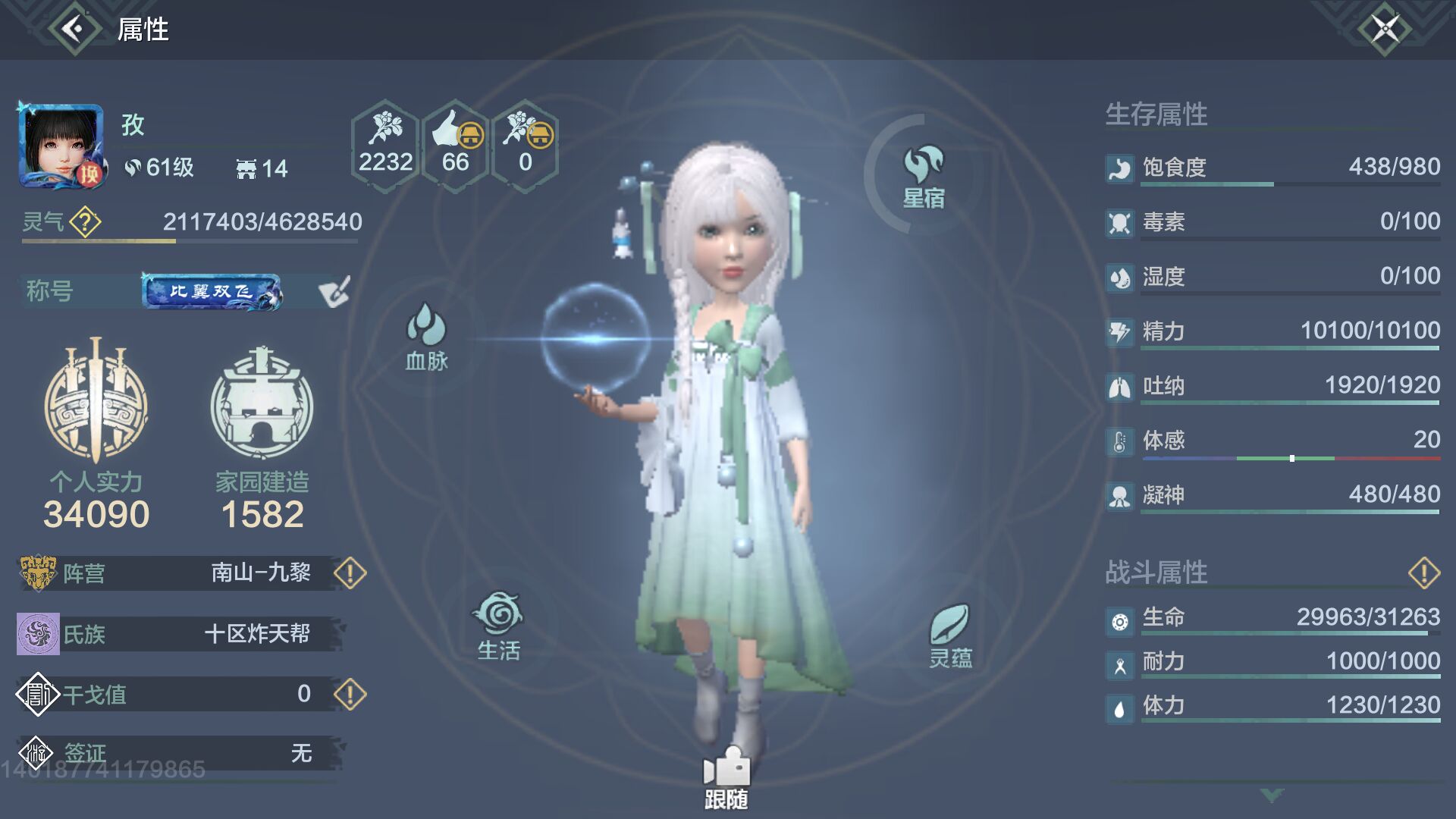Show info for 阵营 faction
The image size is (1456, 819).
(350, 573)
